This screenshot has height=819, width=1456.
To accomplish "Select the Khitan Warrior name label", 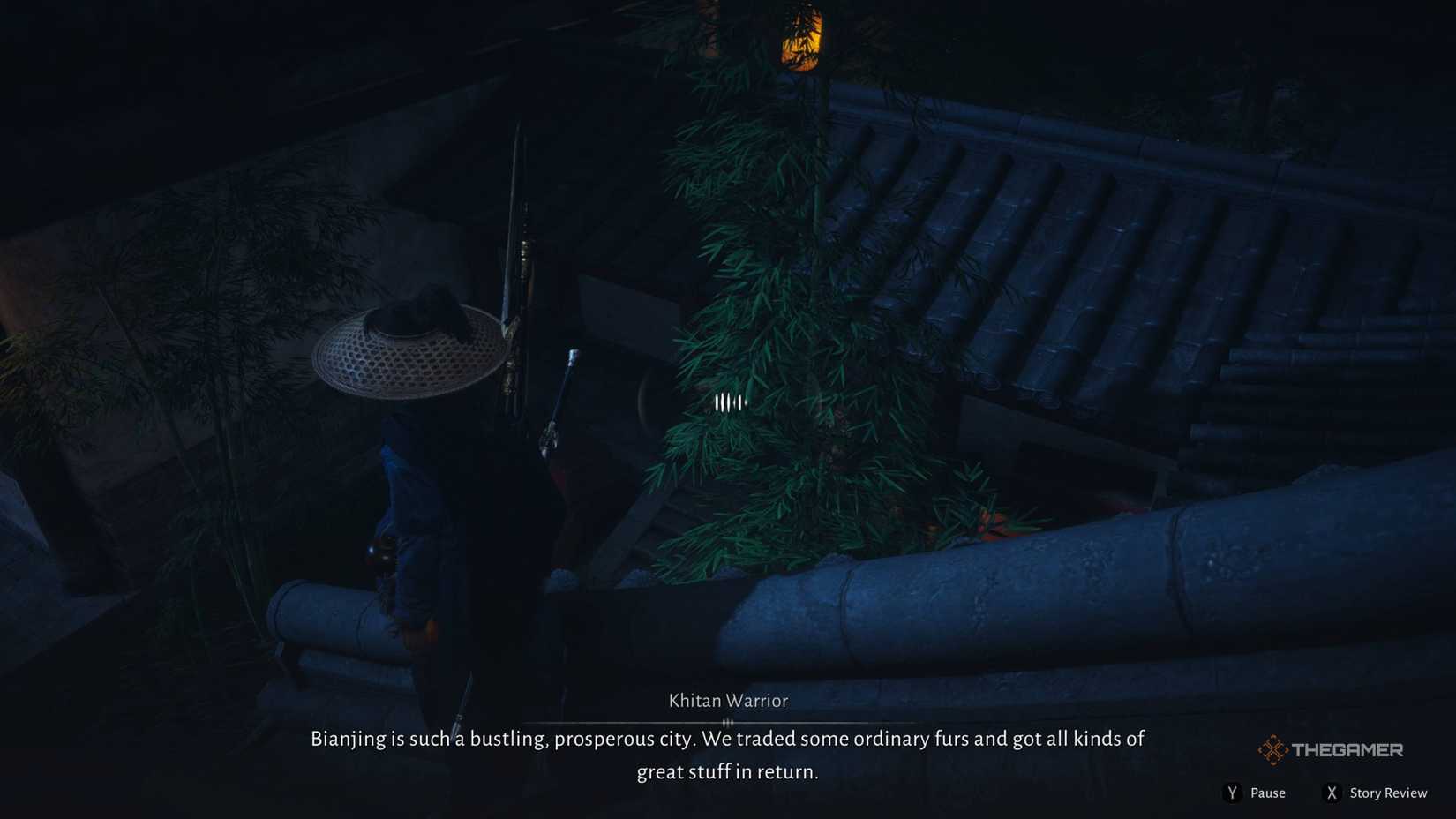I will point(726,700).
